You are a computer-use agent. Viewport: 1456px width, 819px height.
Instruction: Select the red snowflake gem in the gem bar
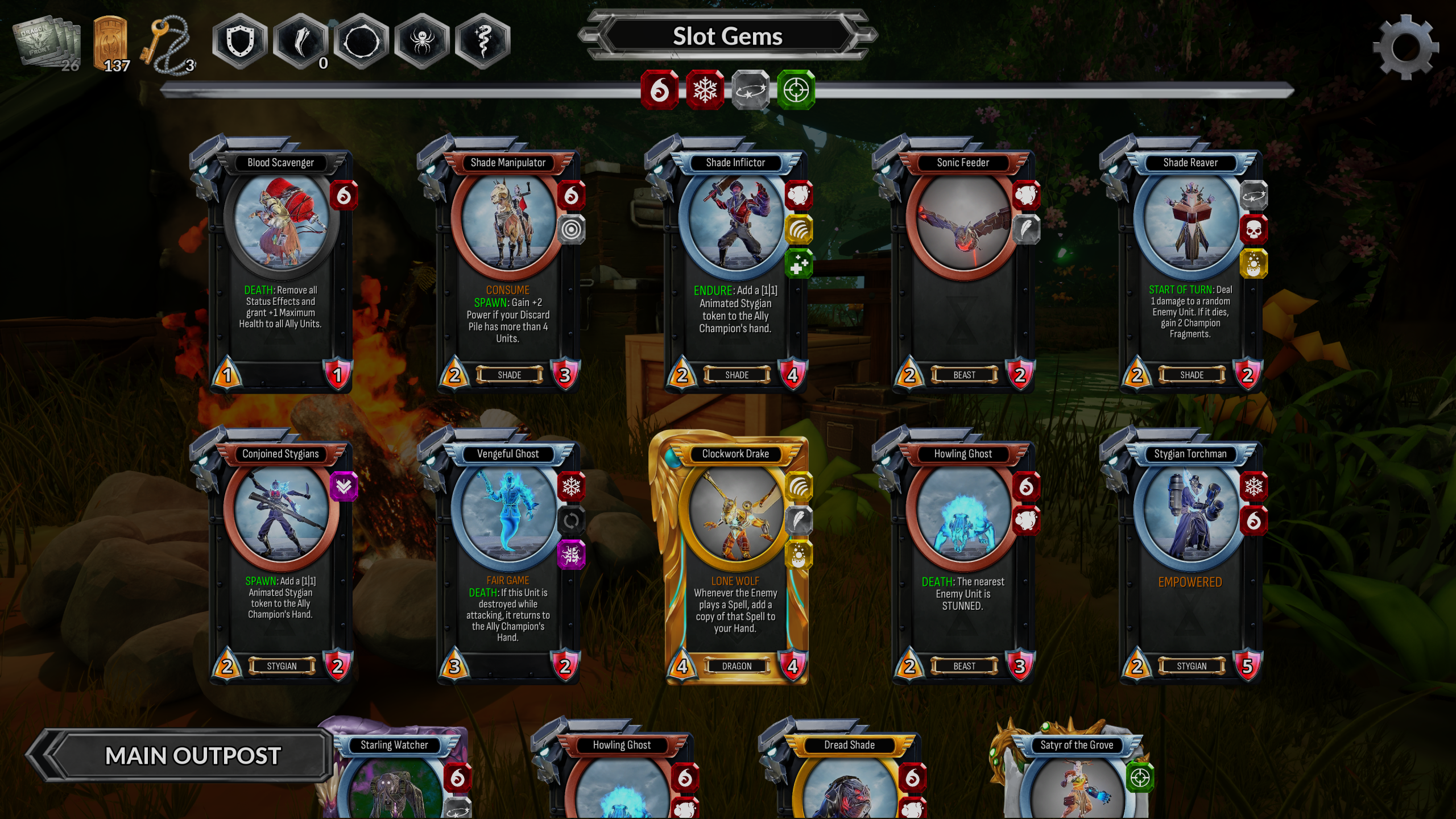click(705, 90)
